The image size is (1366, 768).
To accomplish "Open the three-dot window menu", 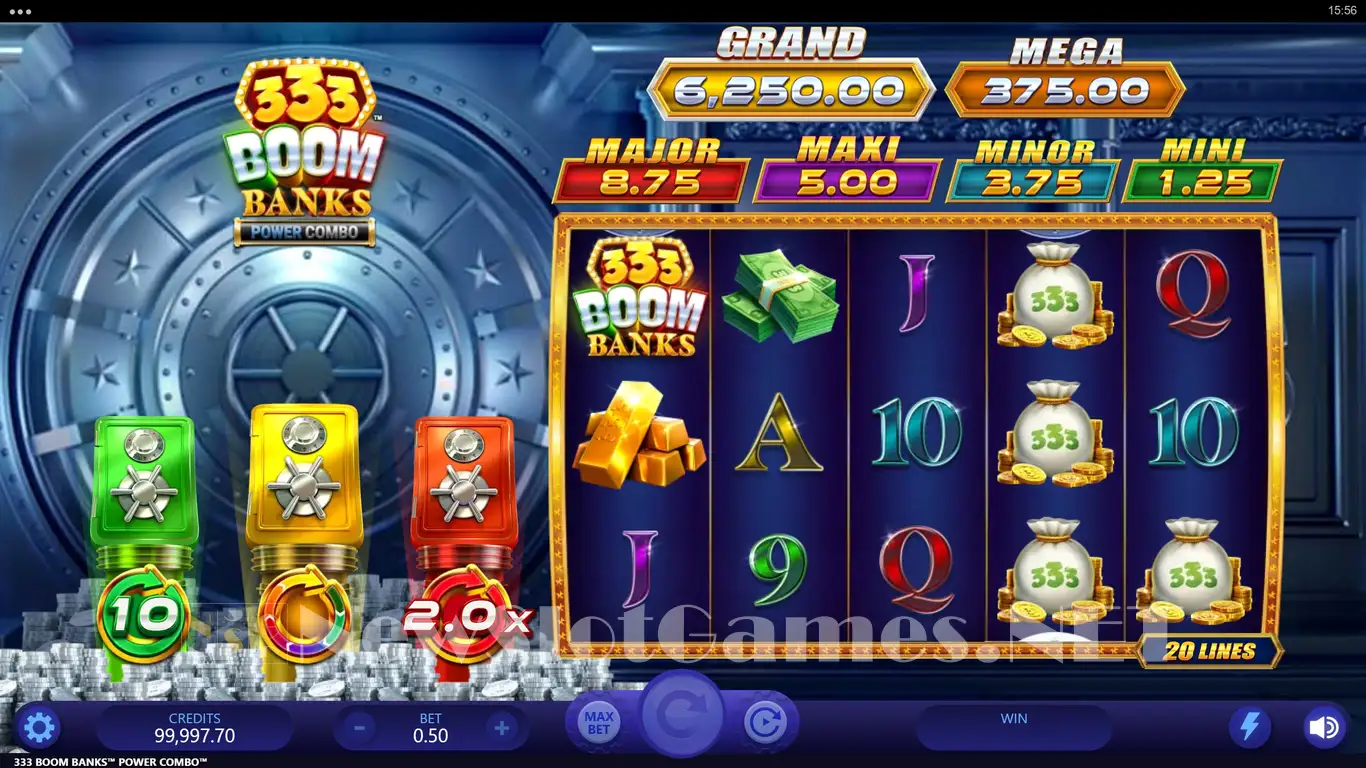I will pyautogui.click(x=19, y=11).
